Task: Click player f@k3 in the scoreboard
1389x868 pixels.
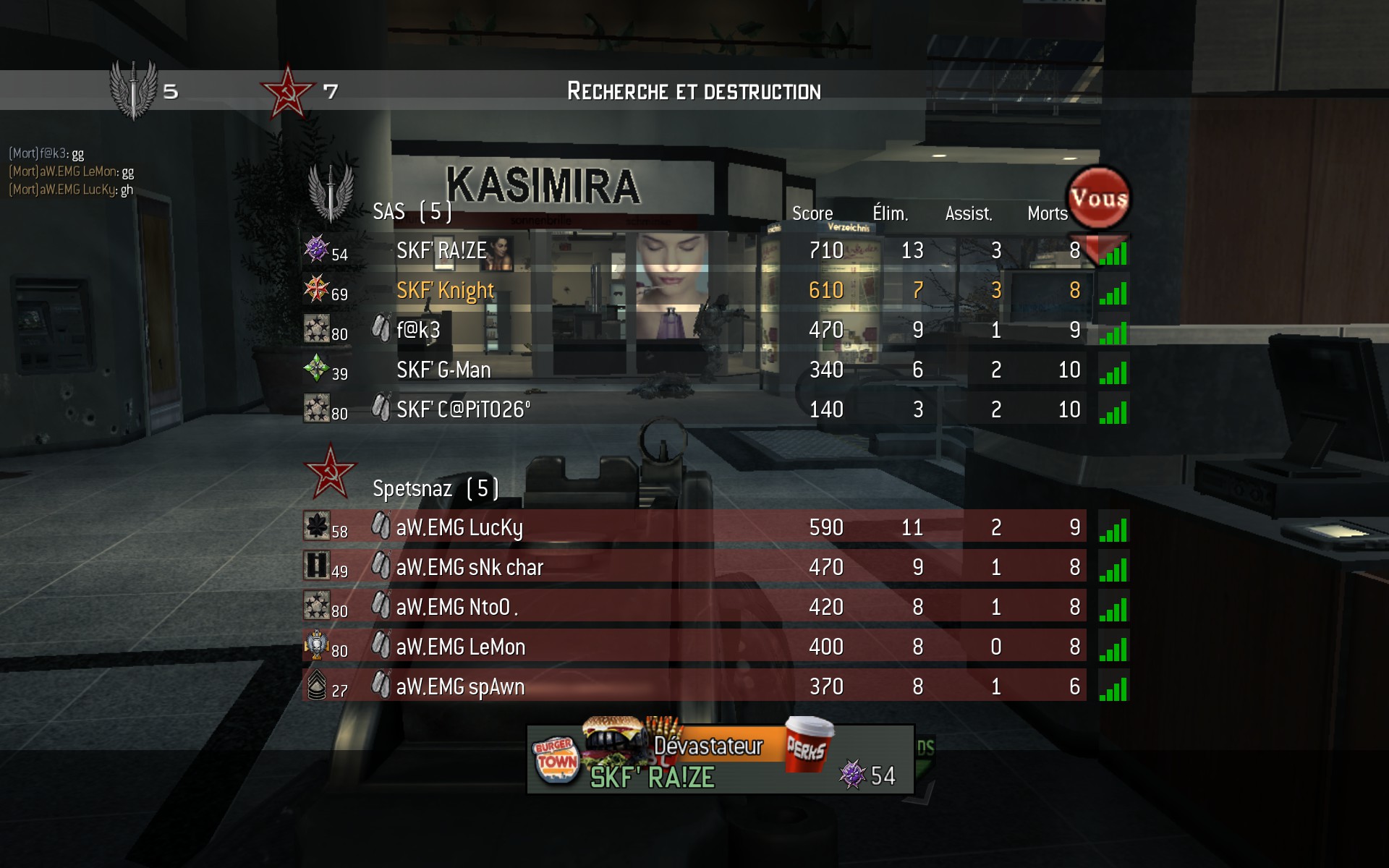Action: click(x=418, y=331)
